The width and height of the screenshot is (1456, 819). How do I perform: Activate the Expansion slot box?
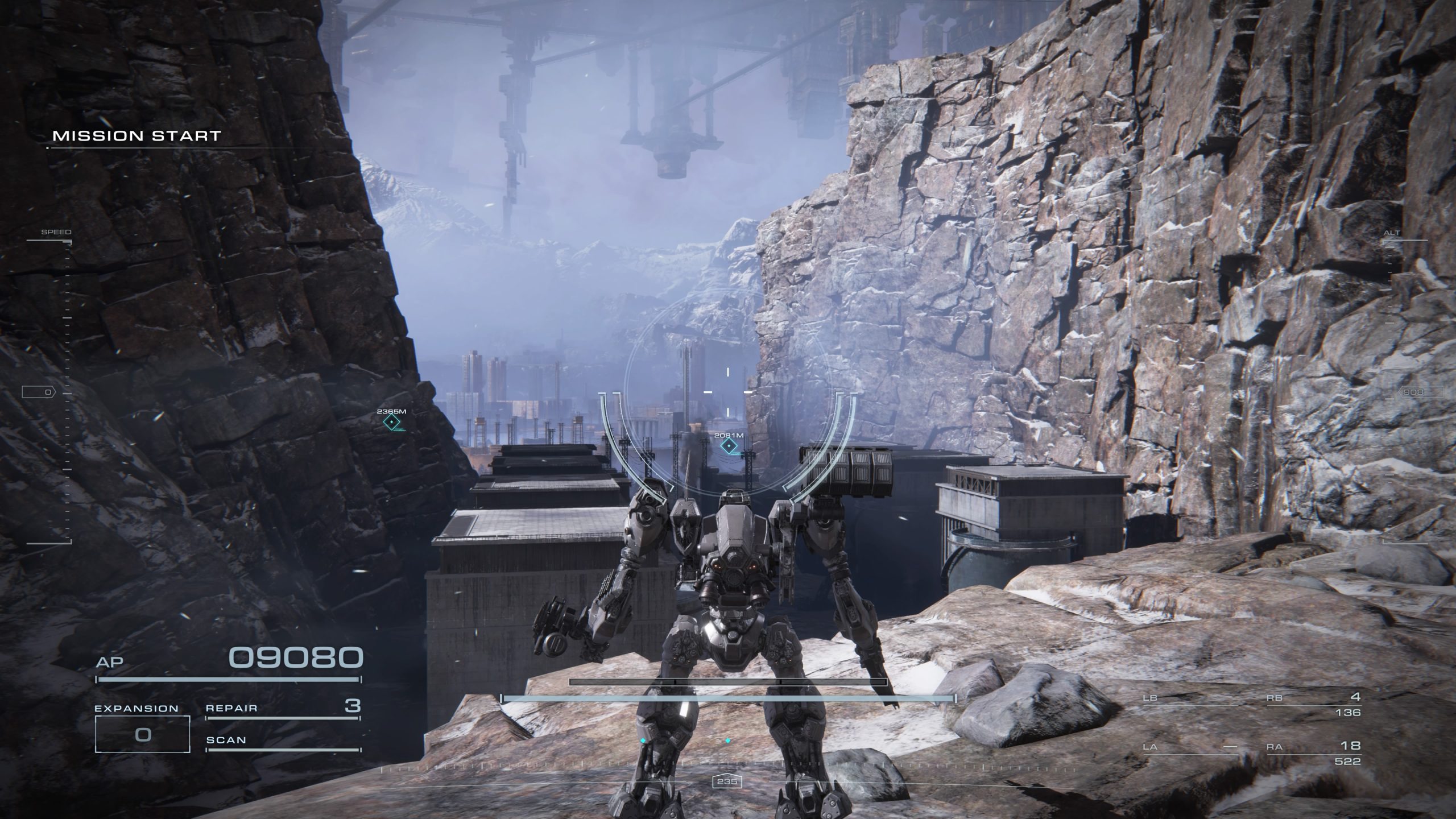click(142, 734)
